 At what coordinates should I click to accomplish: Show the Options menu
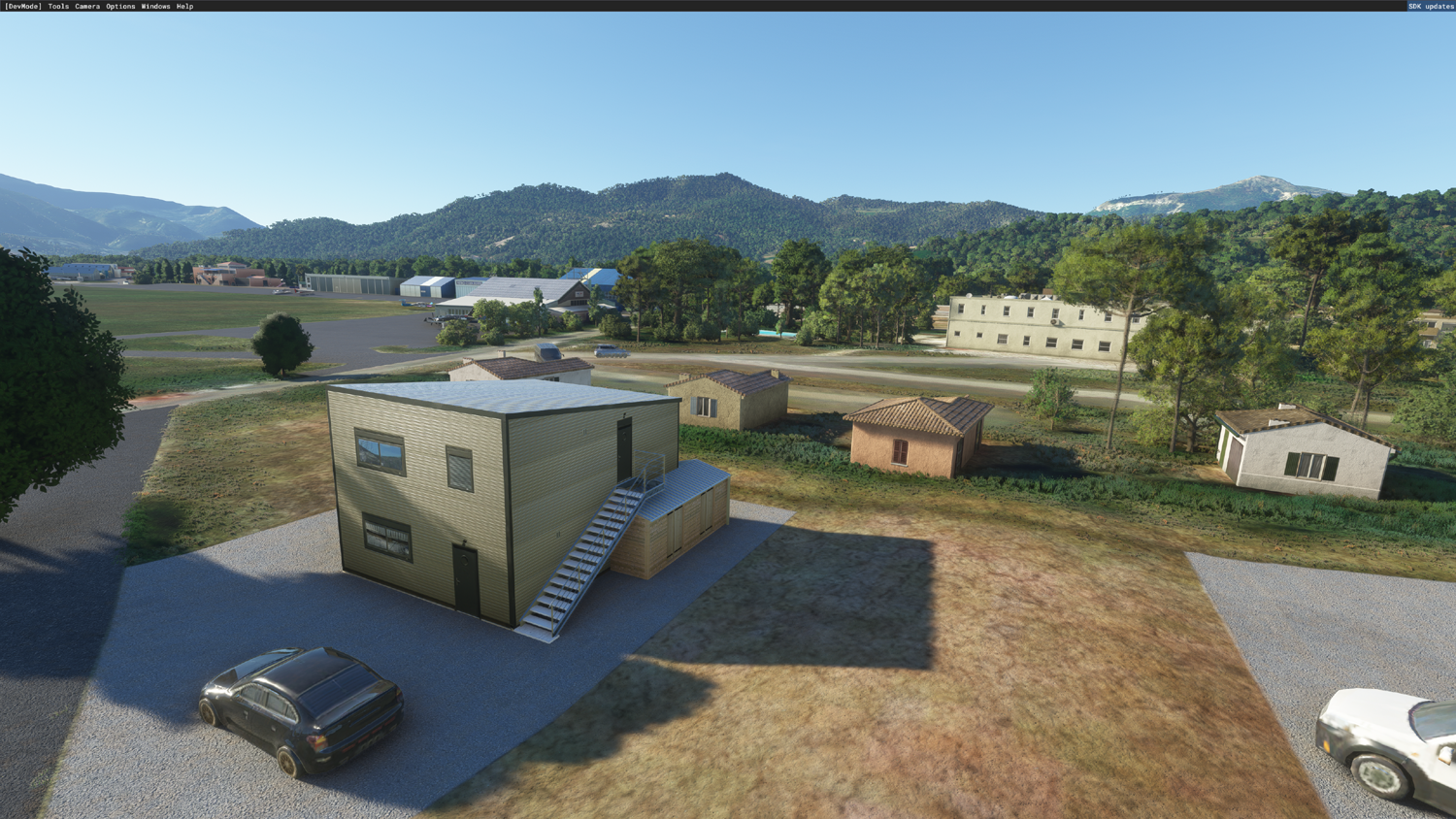pyautogui.click(x=120, y=6)
